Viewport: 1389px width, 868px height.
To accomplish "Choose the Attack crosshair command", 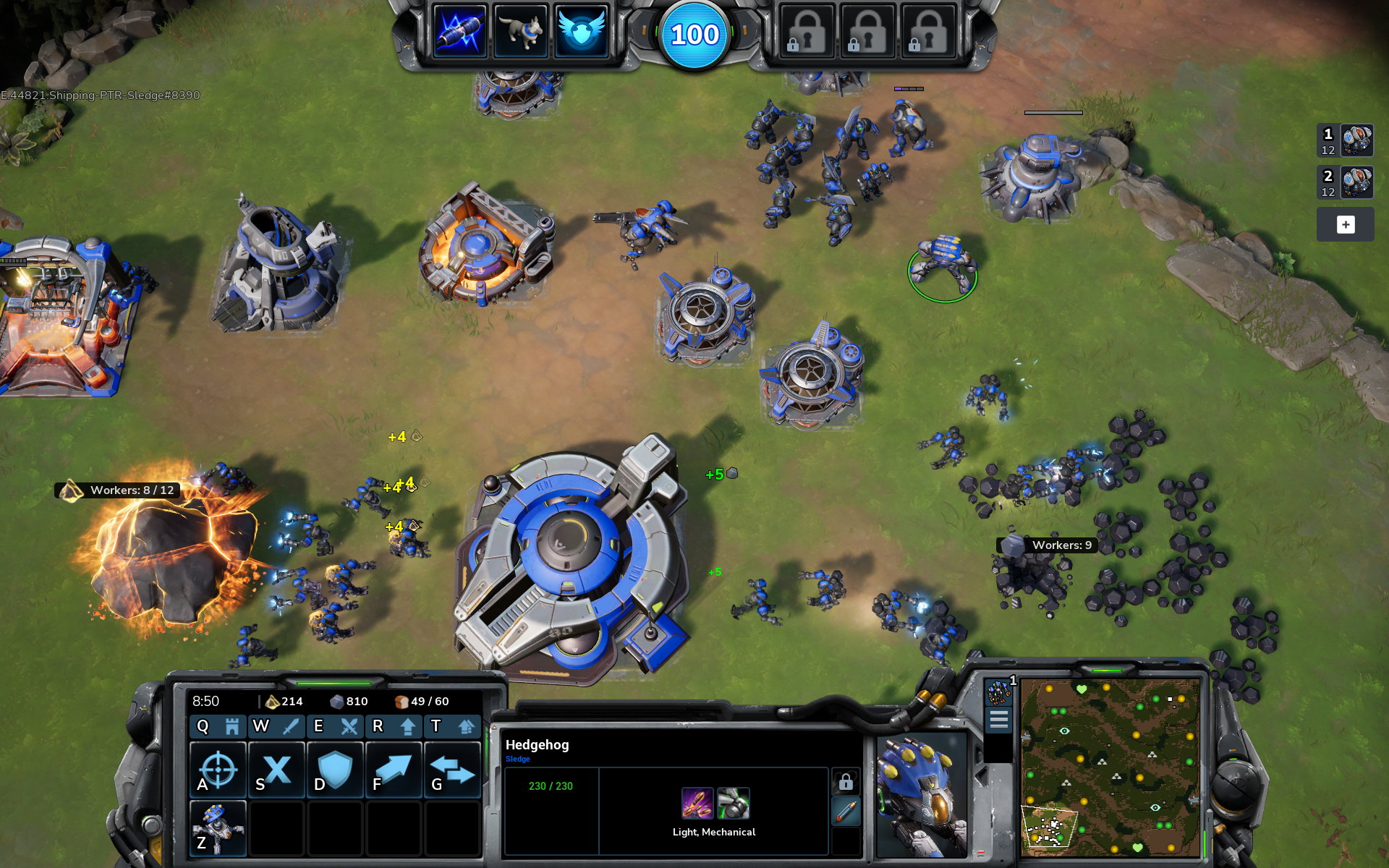I will [x=218, y=770].
